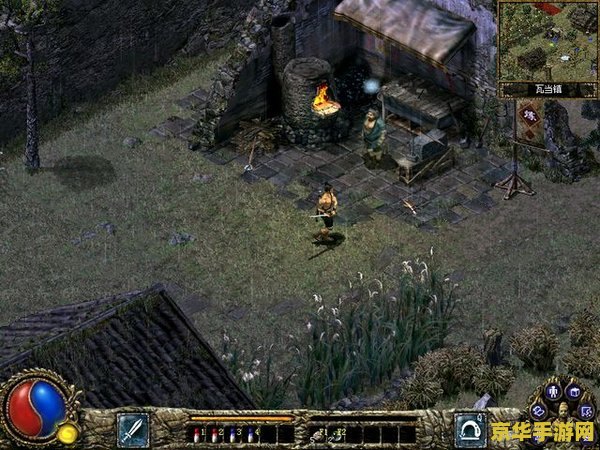
Task: Open the chest inventory menu button
Action: pyautogui.click(x=574, y=391)
